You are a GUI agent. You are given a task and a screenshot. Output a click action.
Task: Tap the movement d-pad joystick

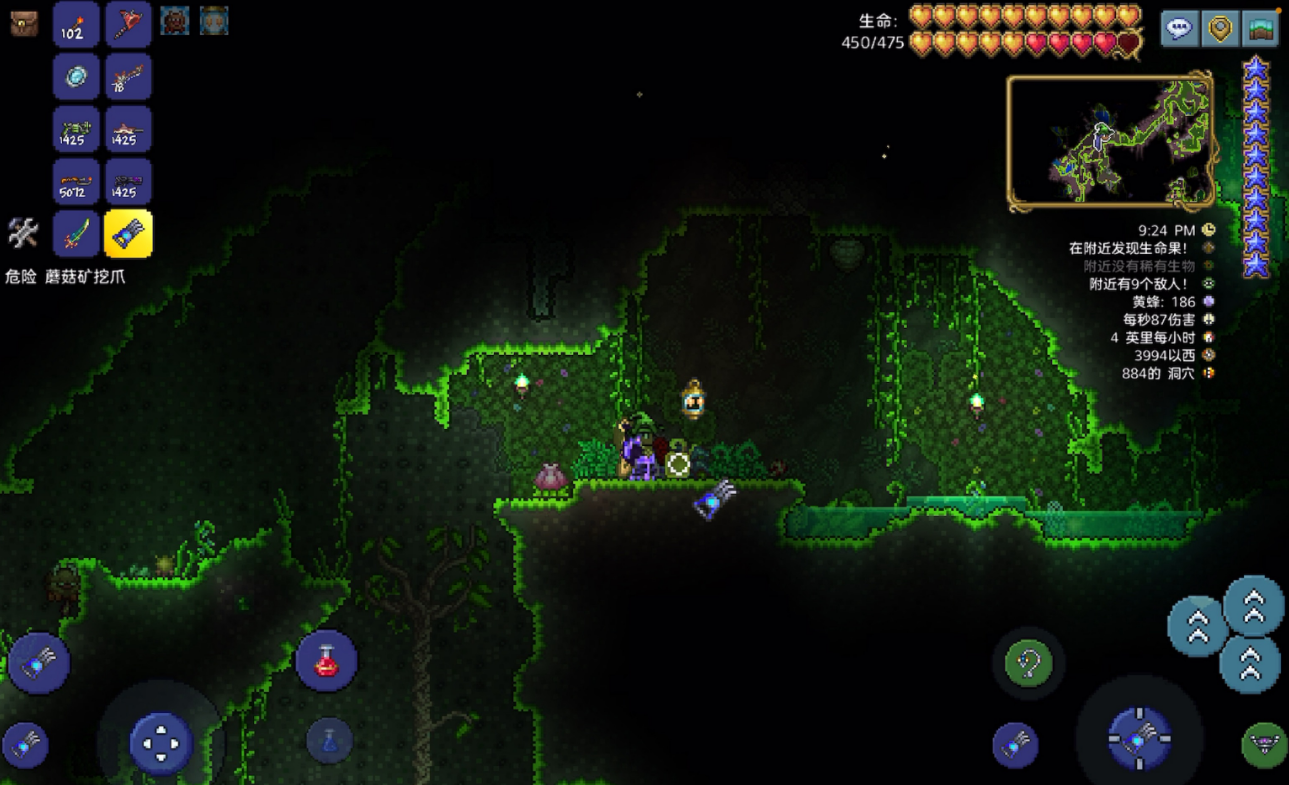[160, 743]
